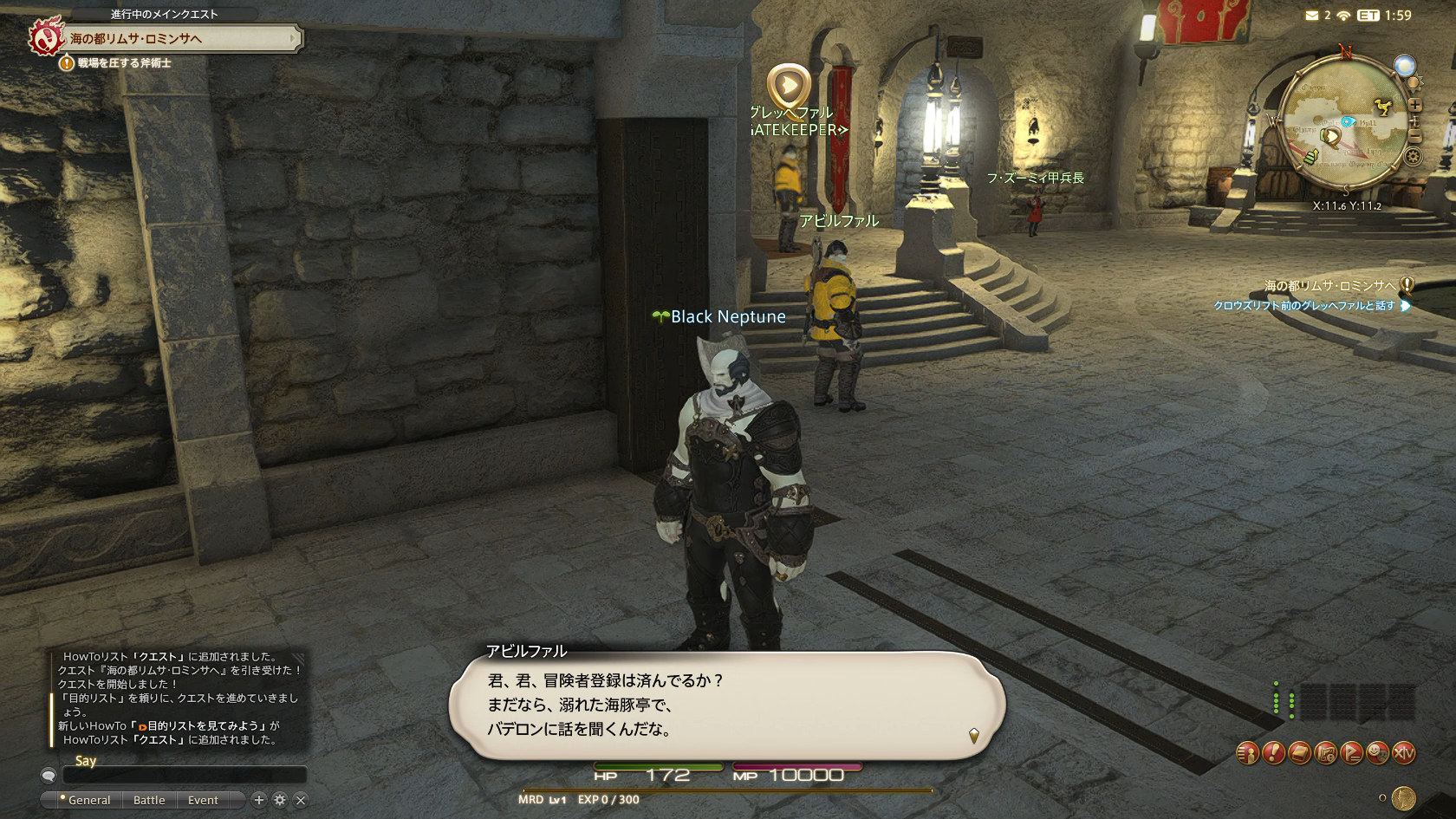The image size is (1456, 819).
Task: Open the Character menu icon
Action: click(x=1247, y=753)
